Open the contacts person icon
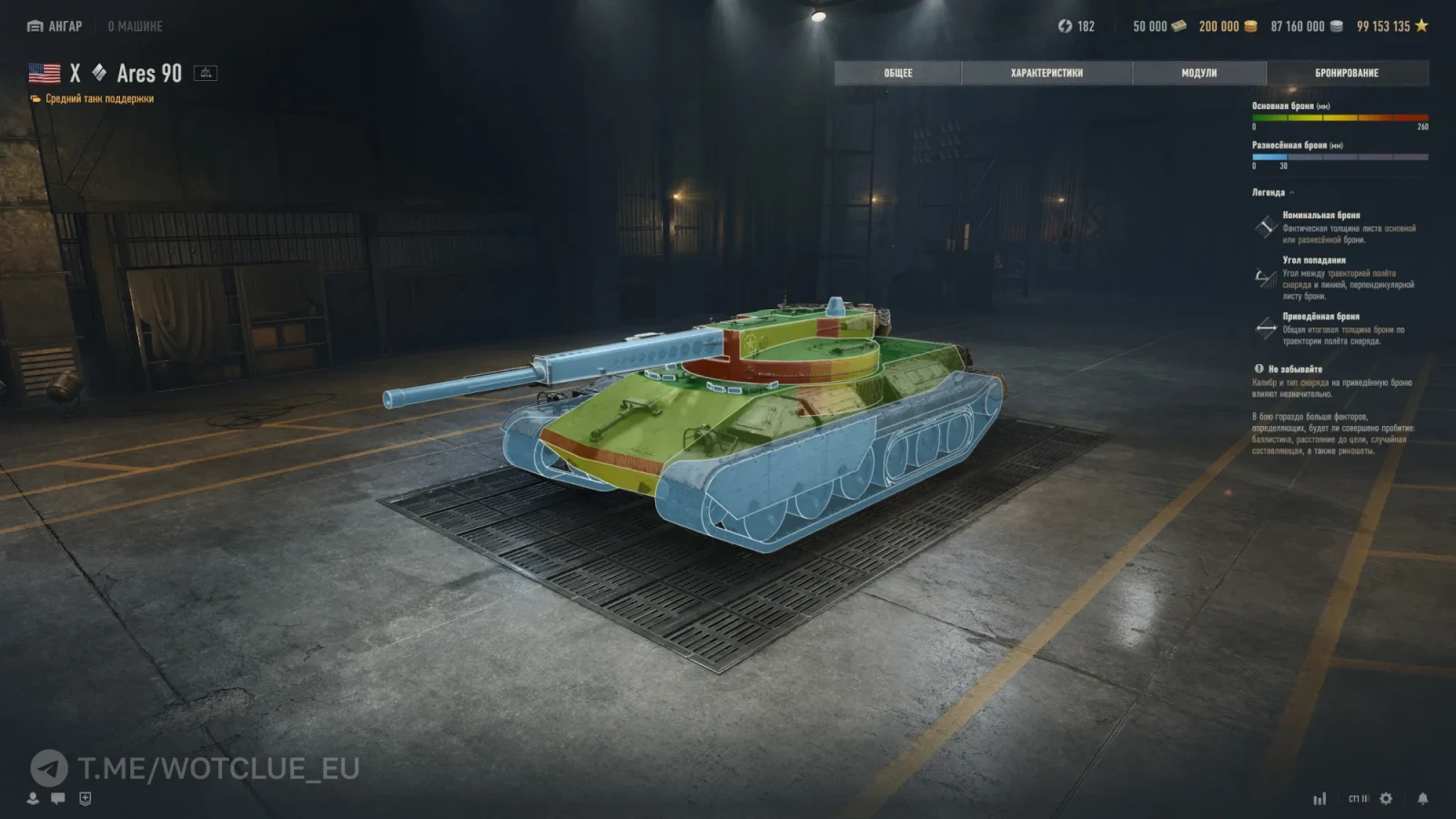1456x819 pixels. (x=33, y=798)
